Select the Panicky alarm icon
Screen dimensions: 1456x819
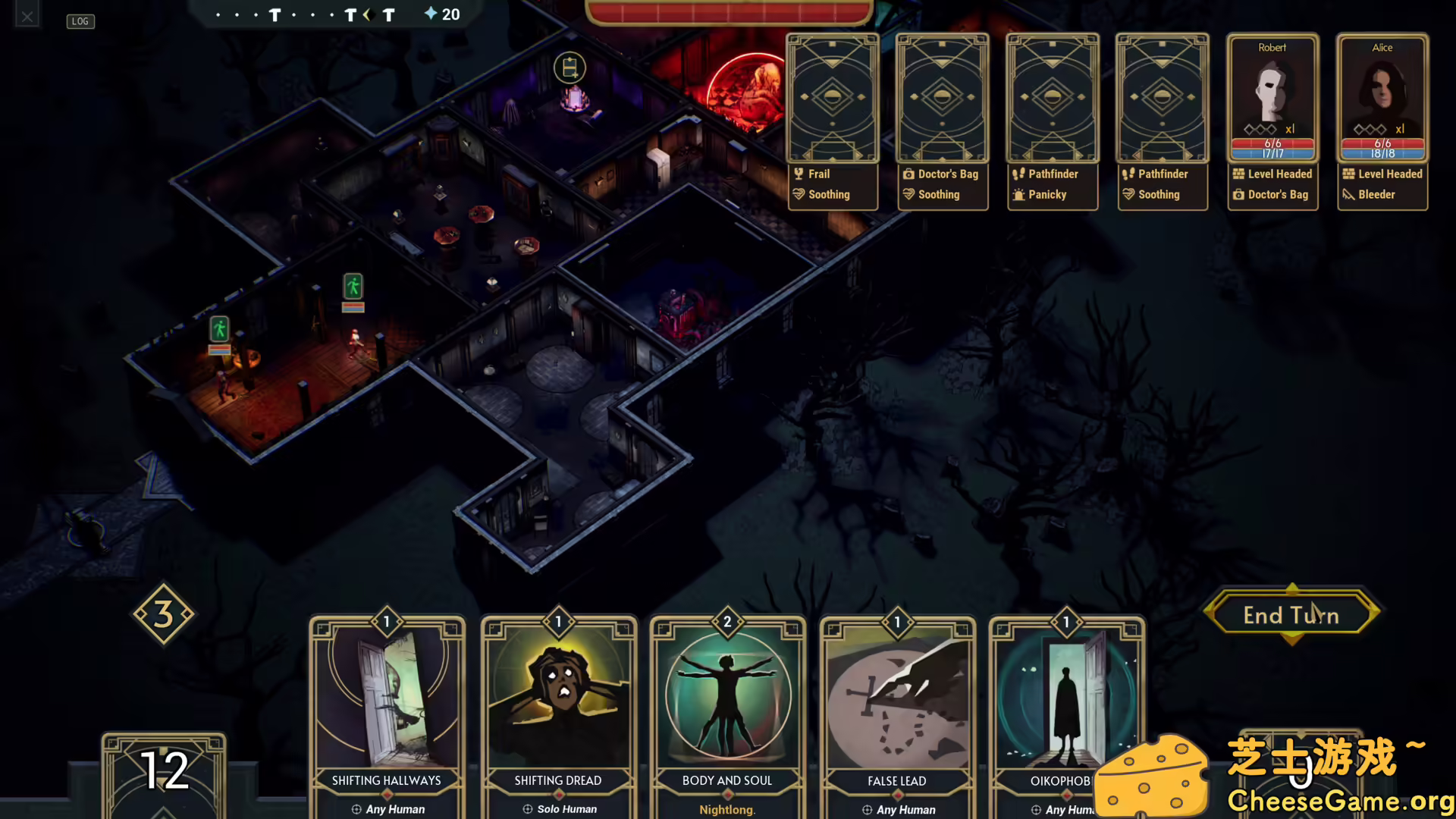pos(1019,195)
